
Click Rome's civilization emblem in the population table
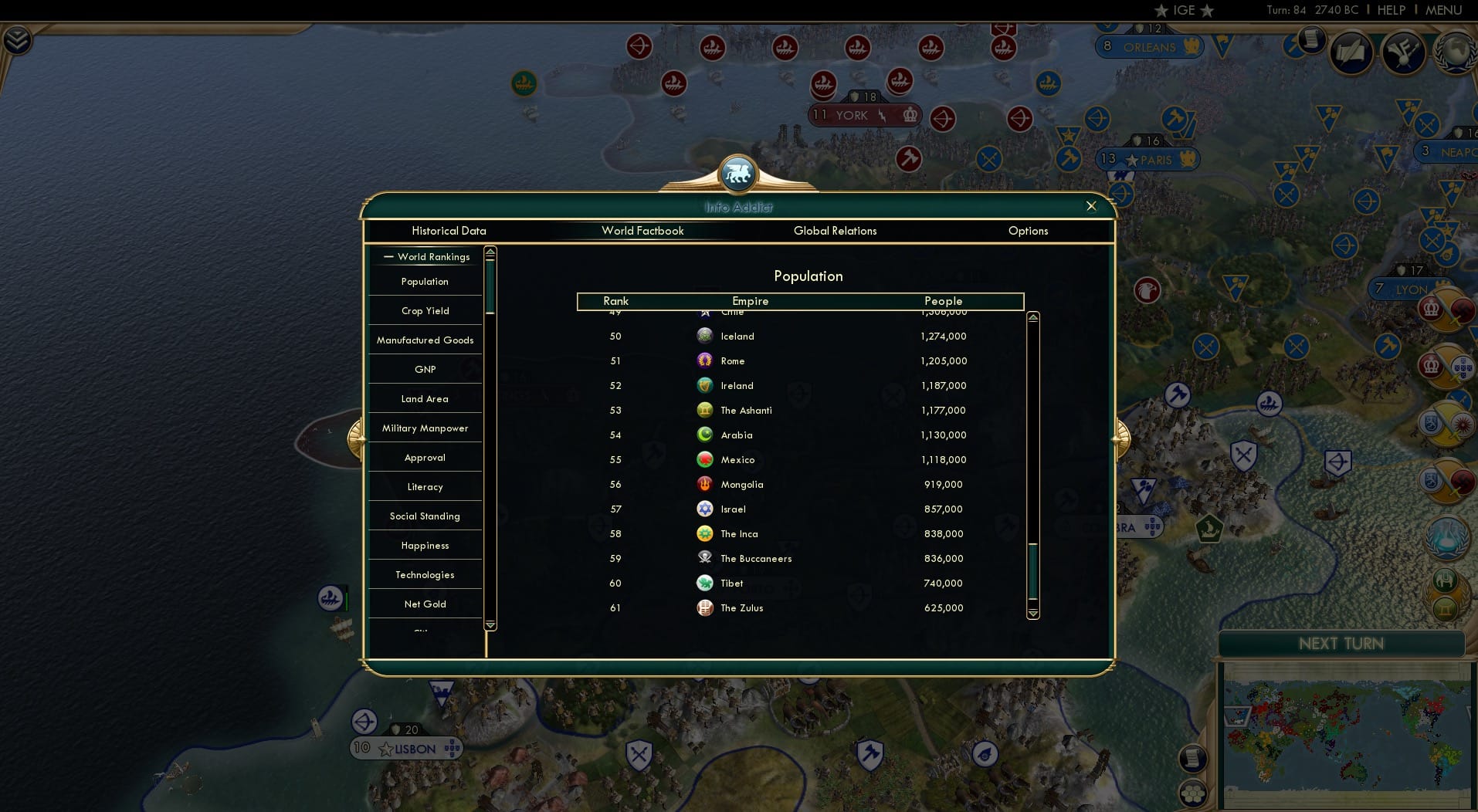click(x=705, y=360)
